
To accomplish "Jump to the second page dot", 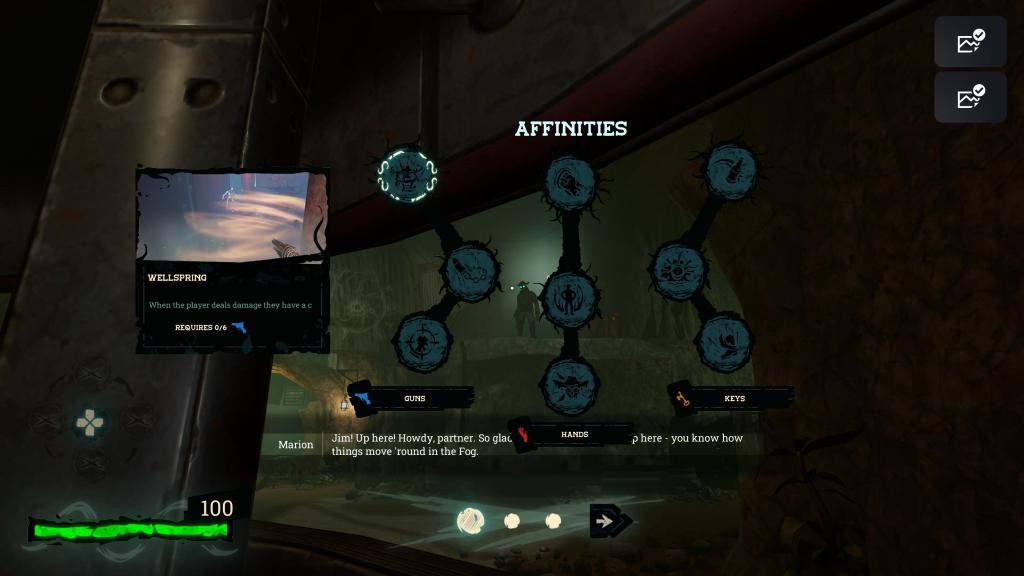I will click(512, 521).
